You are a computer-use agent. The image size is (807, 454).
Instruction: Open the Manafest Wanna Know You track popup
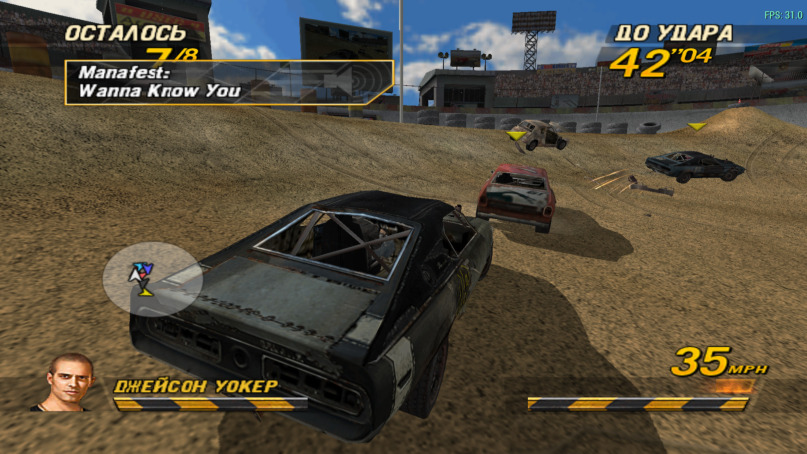pos(228,82)
